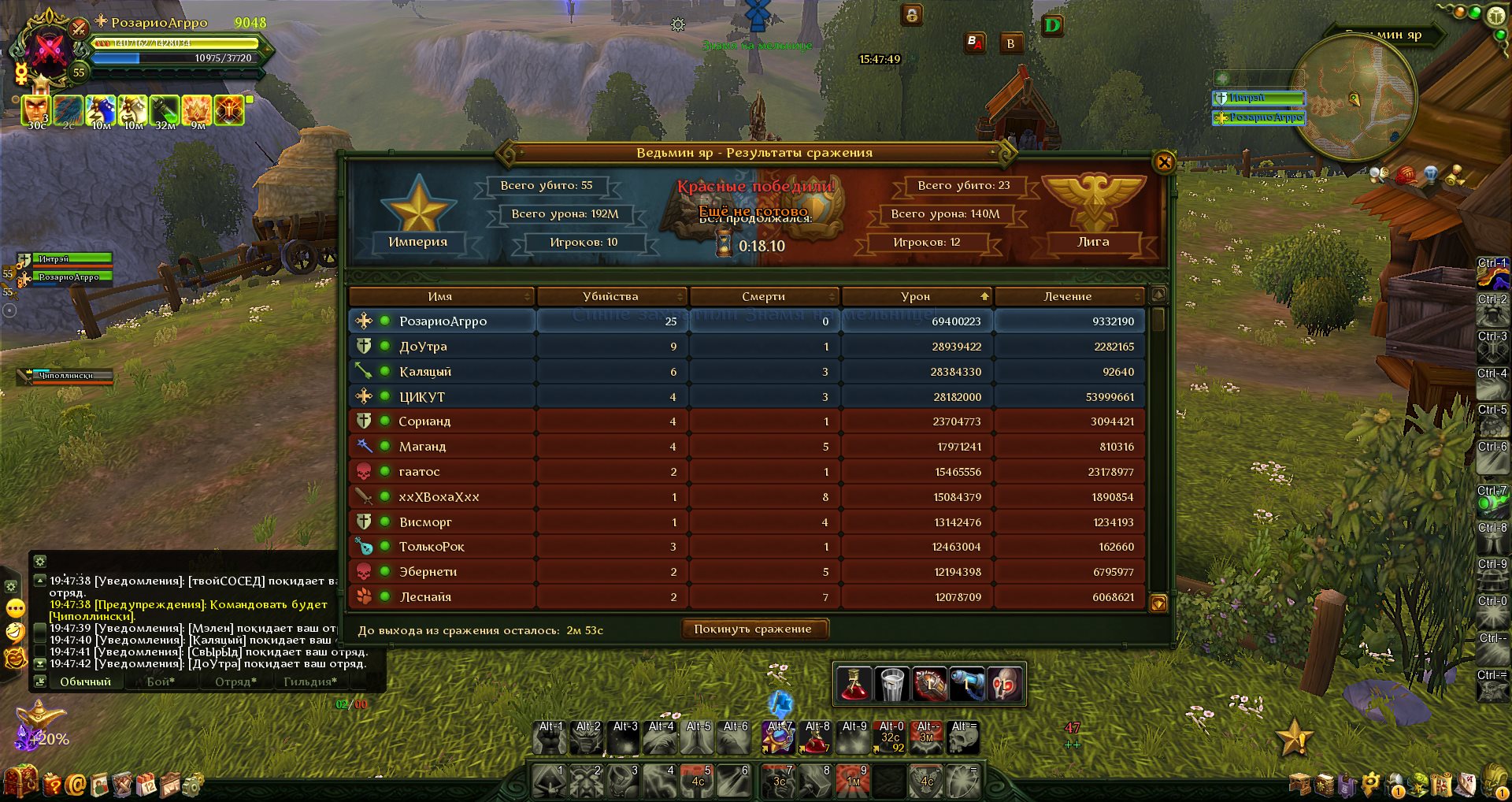The height and width of the screenshot is (802, 1512).
Task: Sort players by Имя column
Action: coord(440,296)
